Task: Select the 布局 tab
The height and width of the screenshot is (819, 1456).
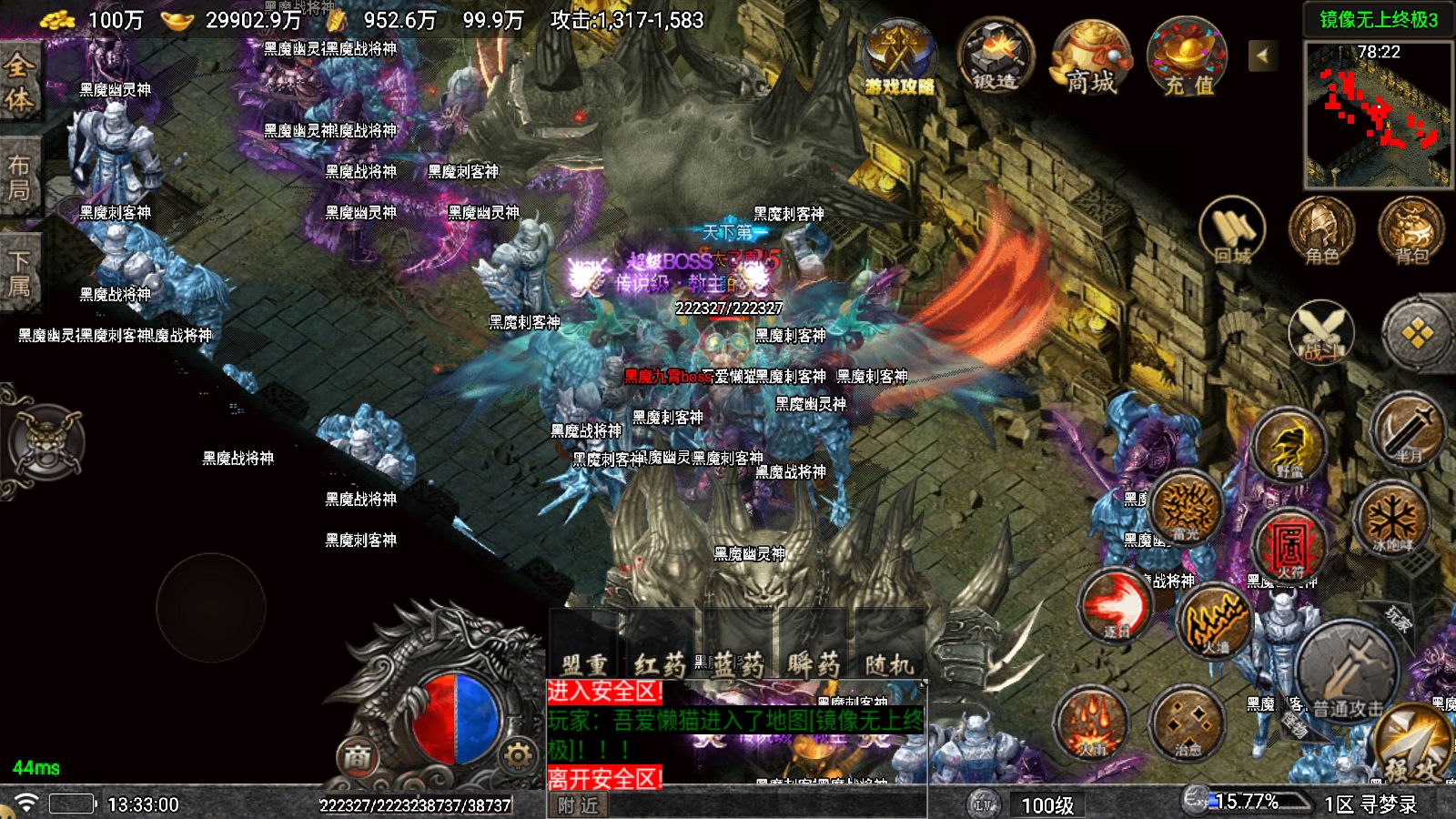Action: point(19,177)
